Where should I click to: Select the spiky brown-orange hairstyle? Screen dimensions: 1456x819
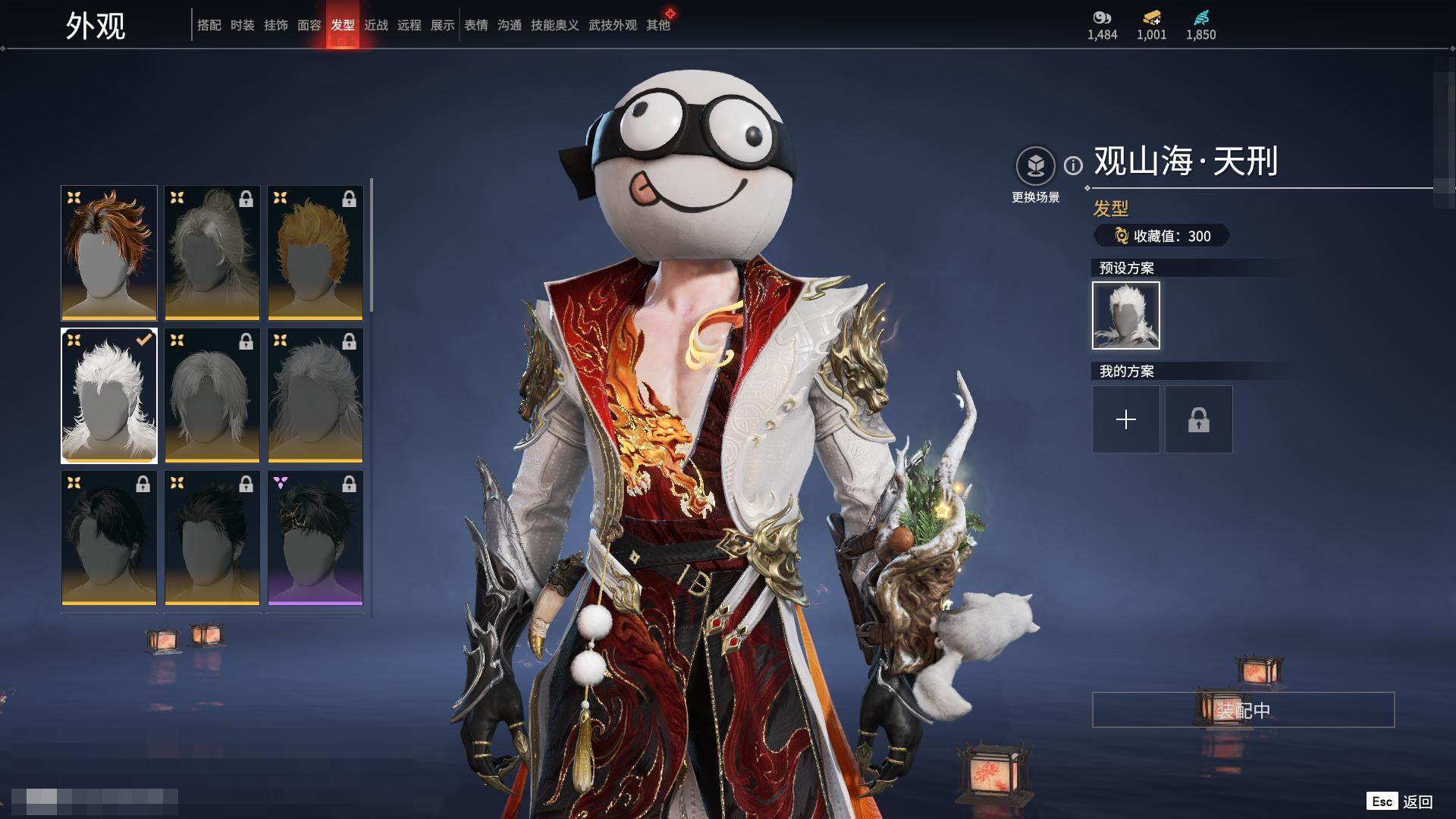click(109, 253)
